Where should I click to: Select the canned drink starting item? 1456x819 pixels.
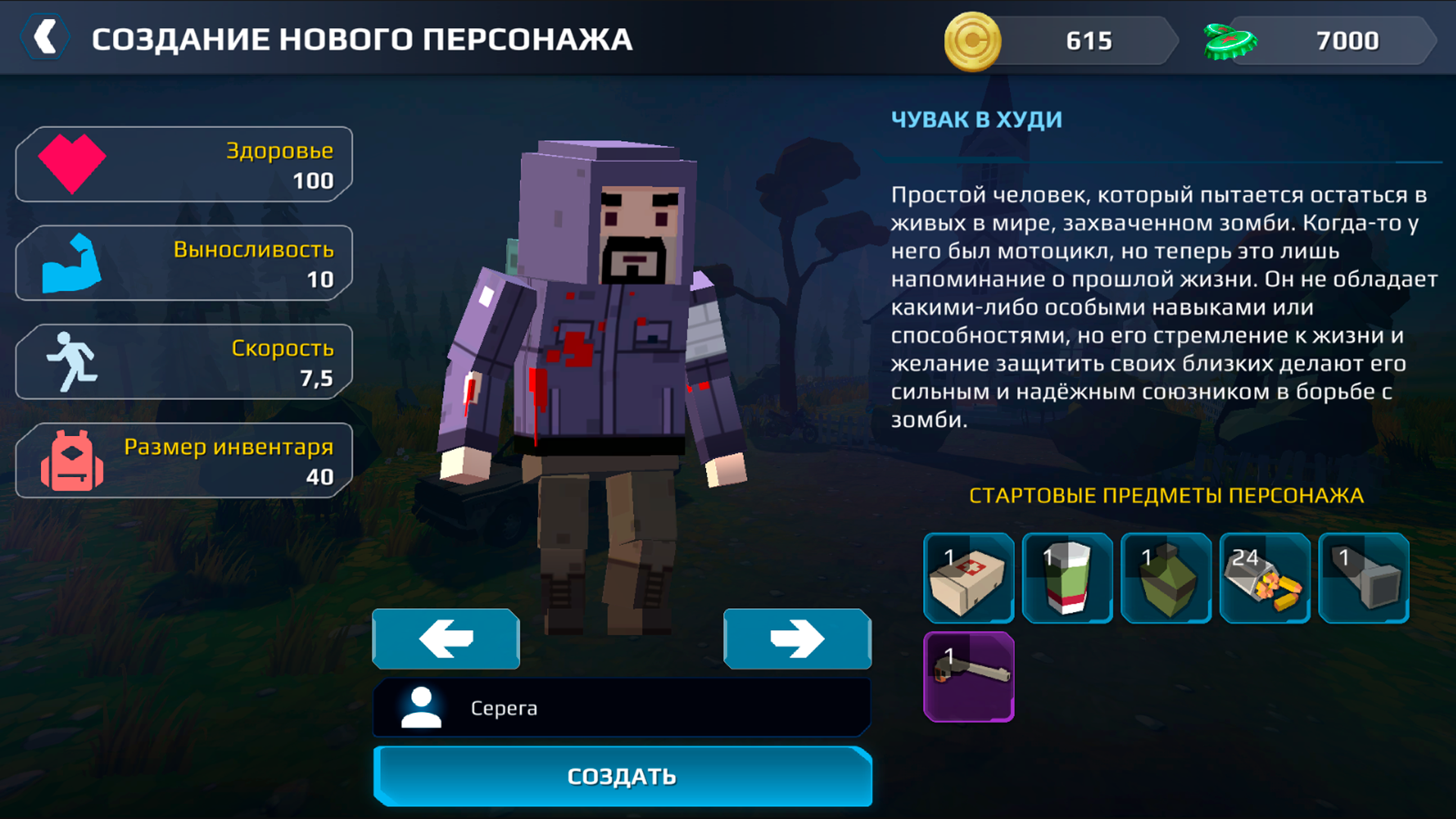pos(1067,578)
